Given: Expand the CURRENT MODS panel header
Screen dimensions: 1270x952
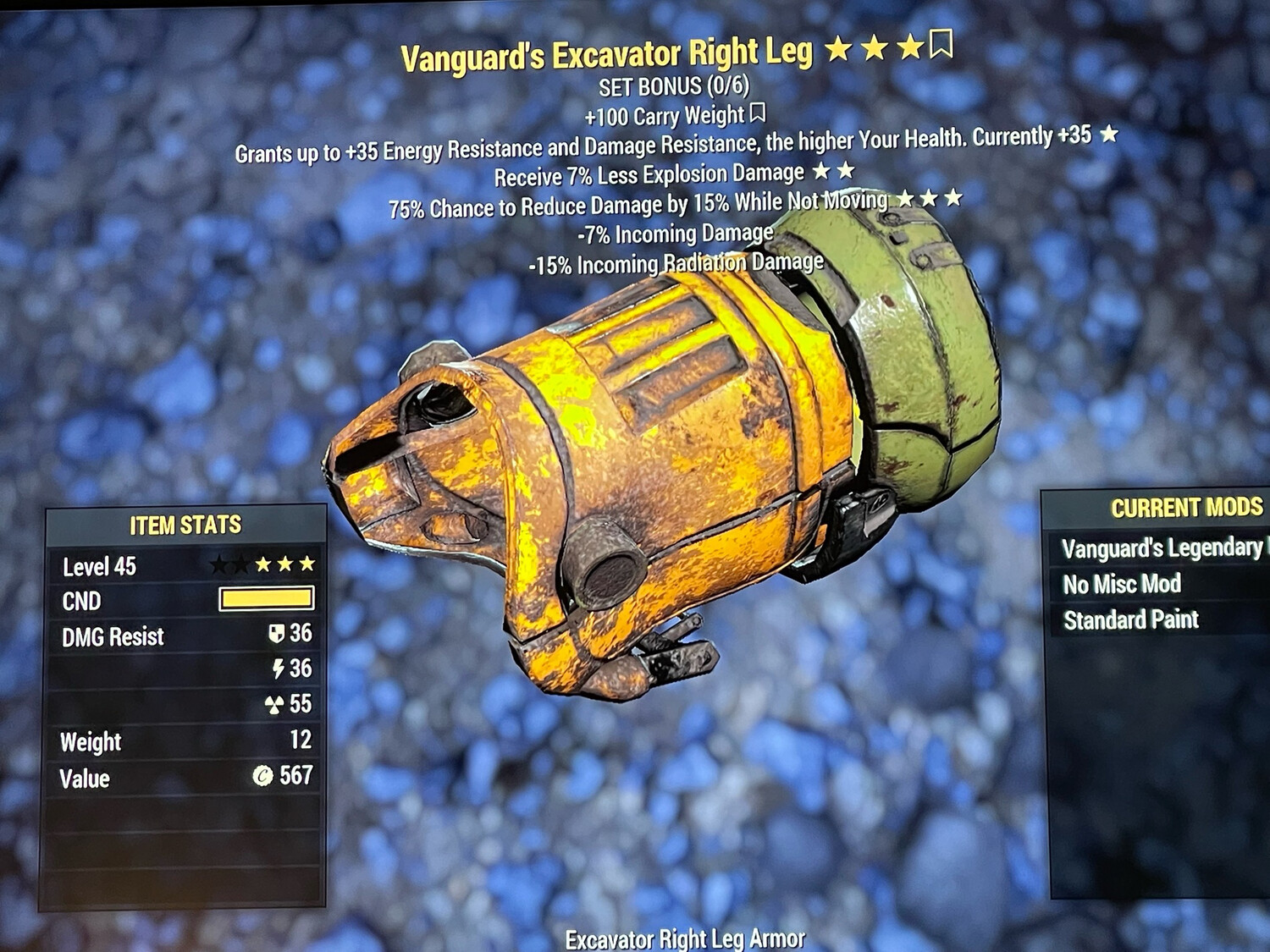Looking at the screenshot, I should [1185, 509].
